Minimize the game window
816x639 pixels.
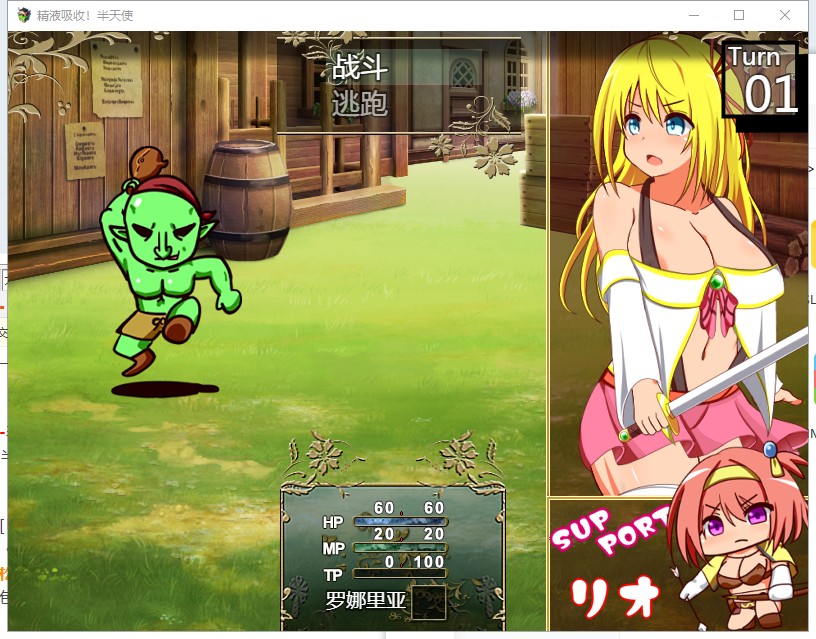[693, 15]
